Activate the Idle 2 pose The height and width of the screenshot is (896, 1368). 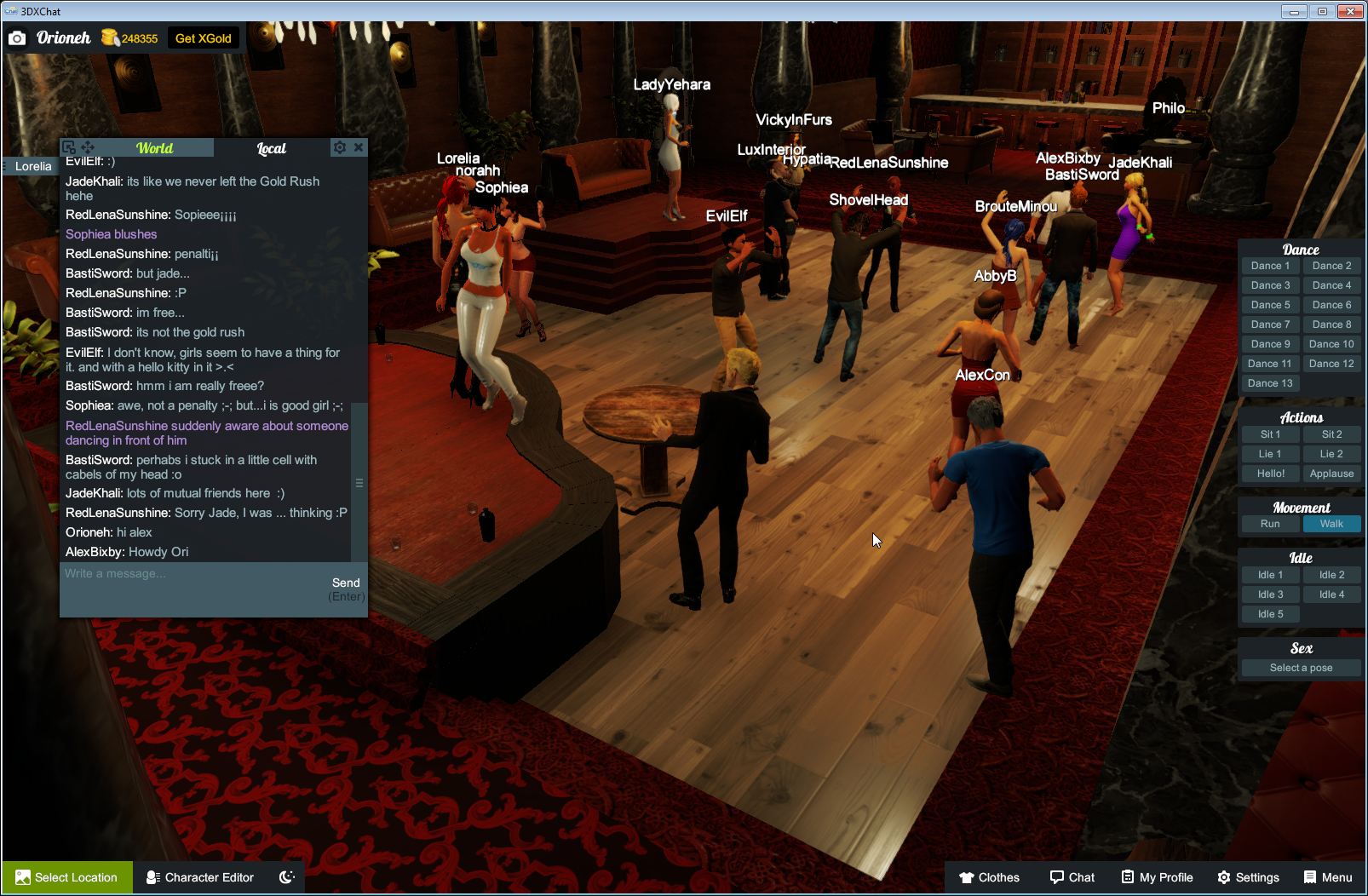tap(1331, 574)
